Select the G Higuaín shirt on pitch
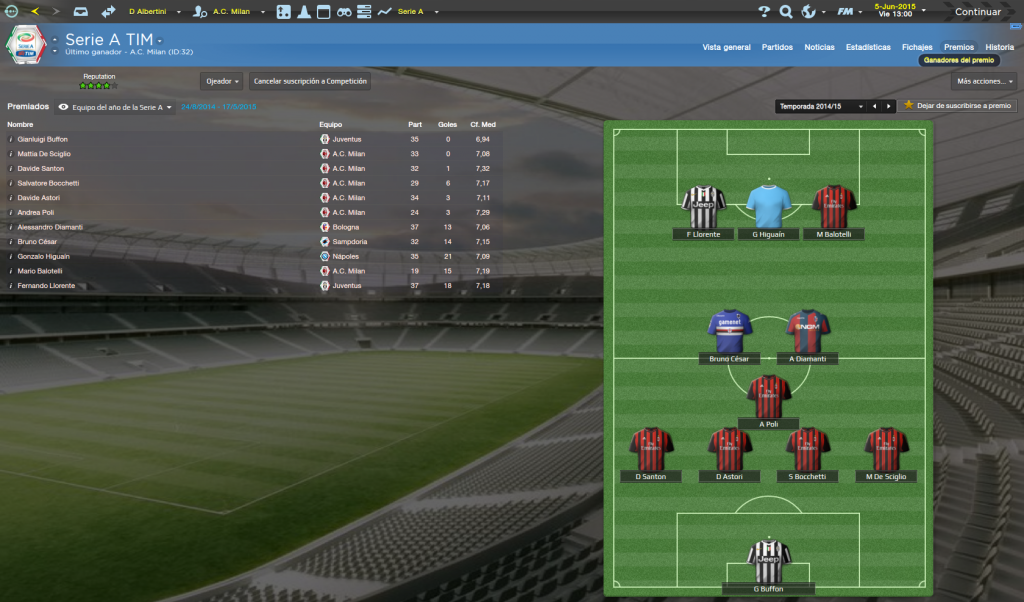The height and width of the screenshot is (602, 1024). pyautogui.click(x=768, y=208)
